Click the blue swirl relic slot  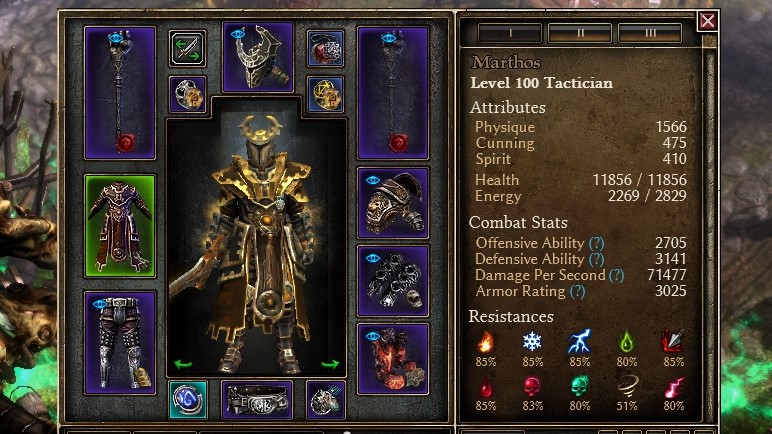(x=188, y=399)
